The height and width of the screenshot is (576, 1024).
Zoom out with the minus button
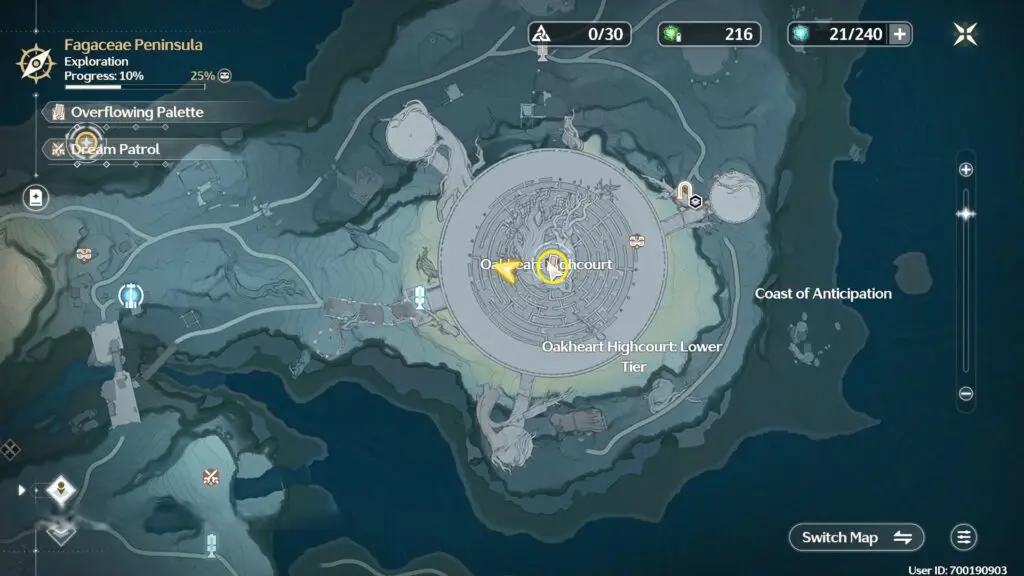(x=966, y=394)
